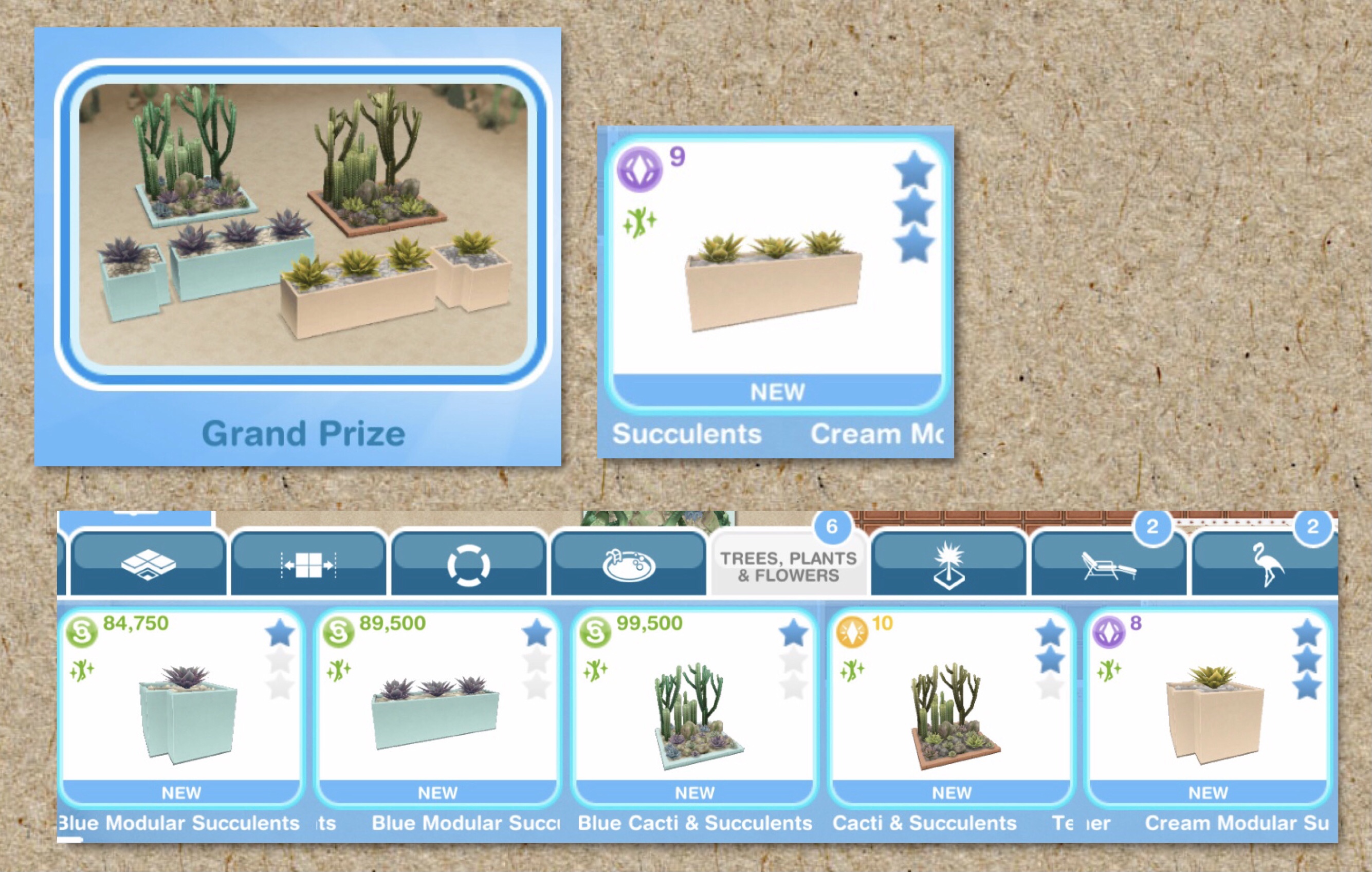Choose the 99,500 Blue Cacti & Succulents
The height and width of the screenshot is (872, 1372).
pos(694,706)
